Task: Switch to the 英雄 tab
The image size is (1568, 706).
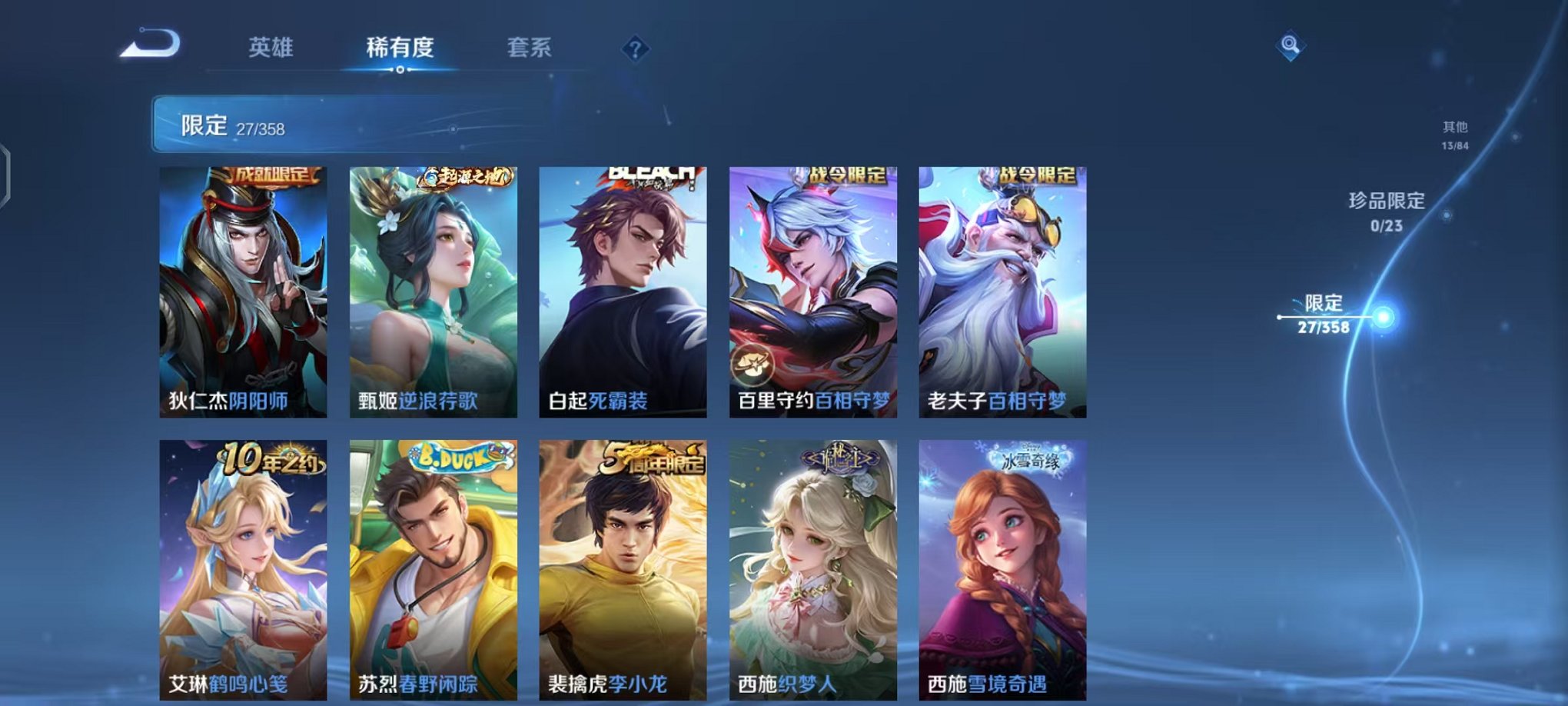Action: (273, 46)
